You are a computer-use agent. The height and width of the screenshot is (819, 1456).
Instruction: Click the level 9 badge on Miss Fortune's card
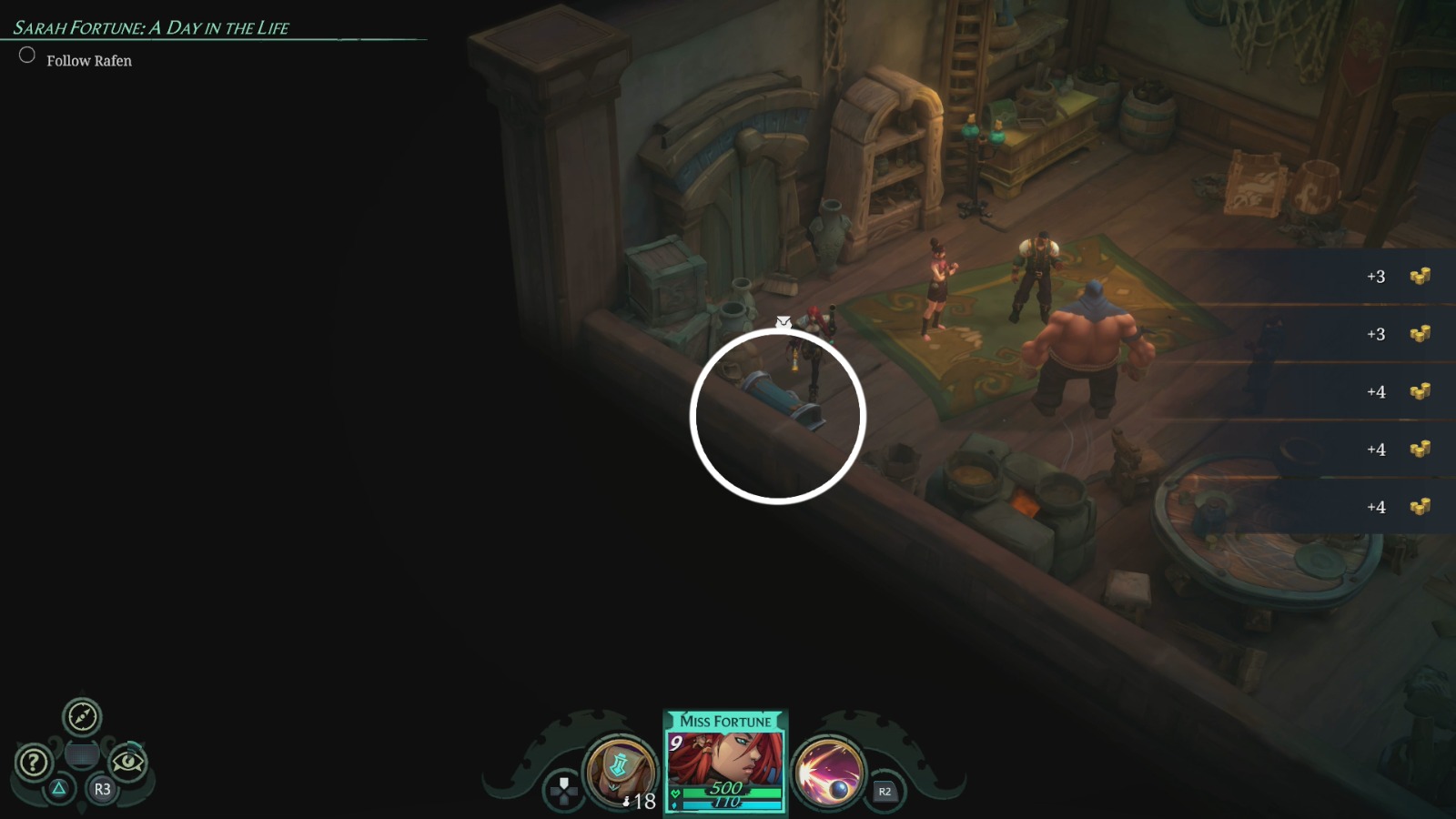(676, 743)
